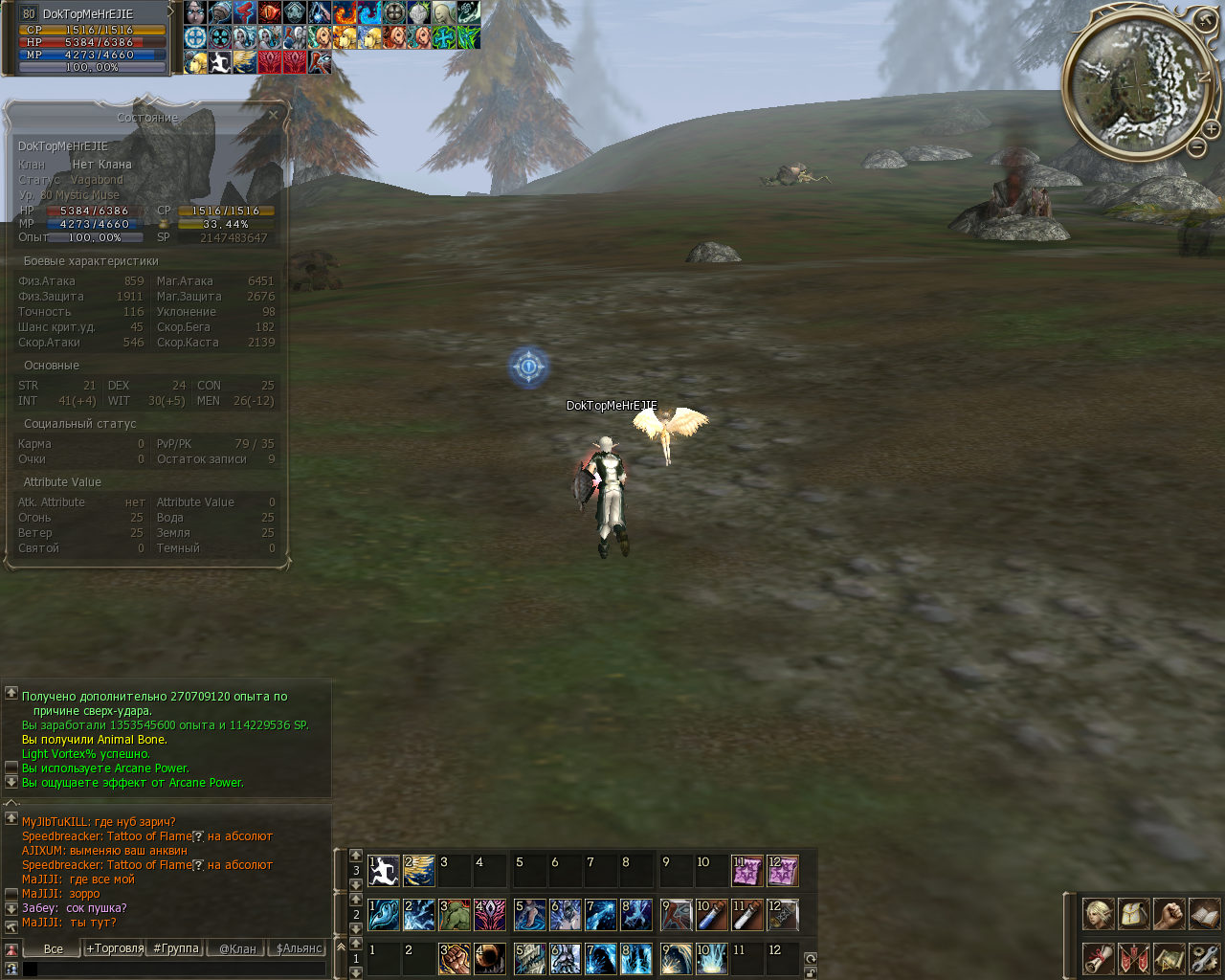Zoom in the minimap with plus button
Viewport: 1225px width, 980px height.
point(1211,128)
